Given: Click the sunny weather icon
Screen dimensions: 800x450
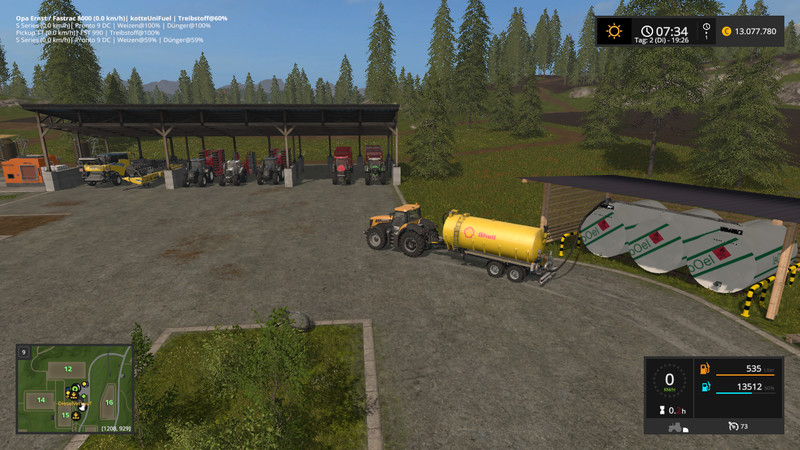Looking at the screenshot, I should [613, 31].
